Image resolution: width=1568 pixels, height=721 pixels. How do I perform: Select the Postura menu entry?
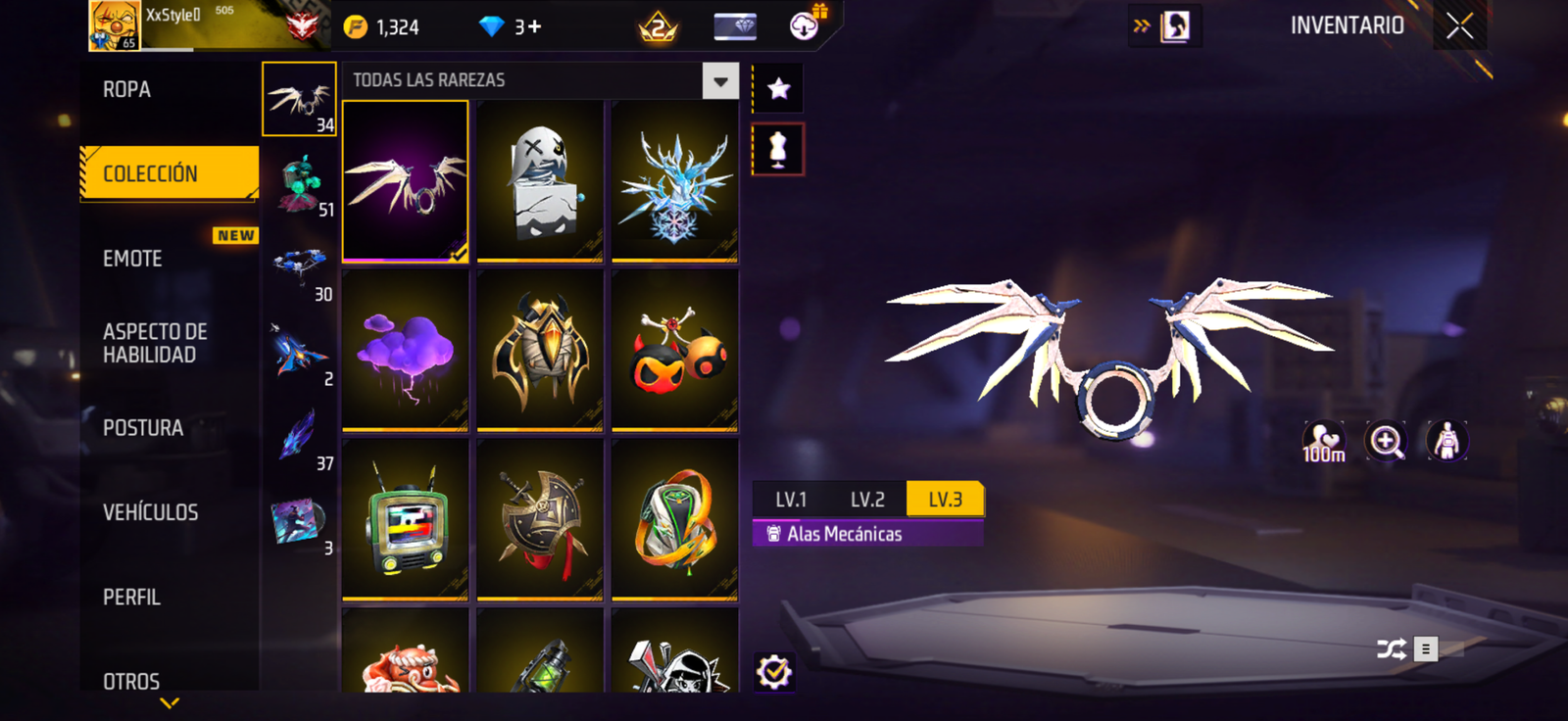[x=143, y=428]
